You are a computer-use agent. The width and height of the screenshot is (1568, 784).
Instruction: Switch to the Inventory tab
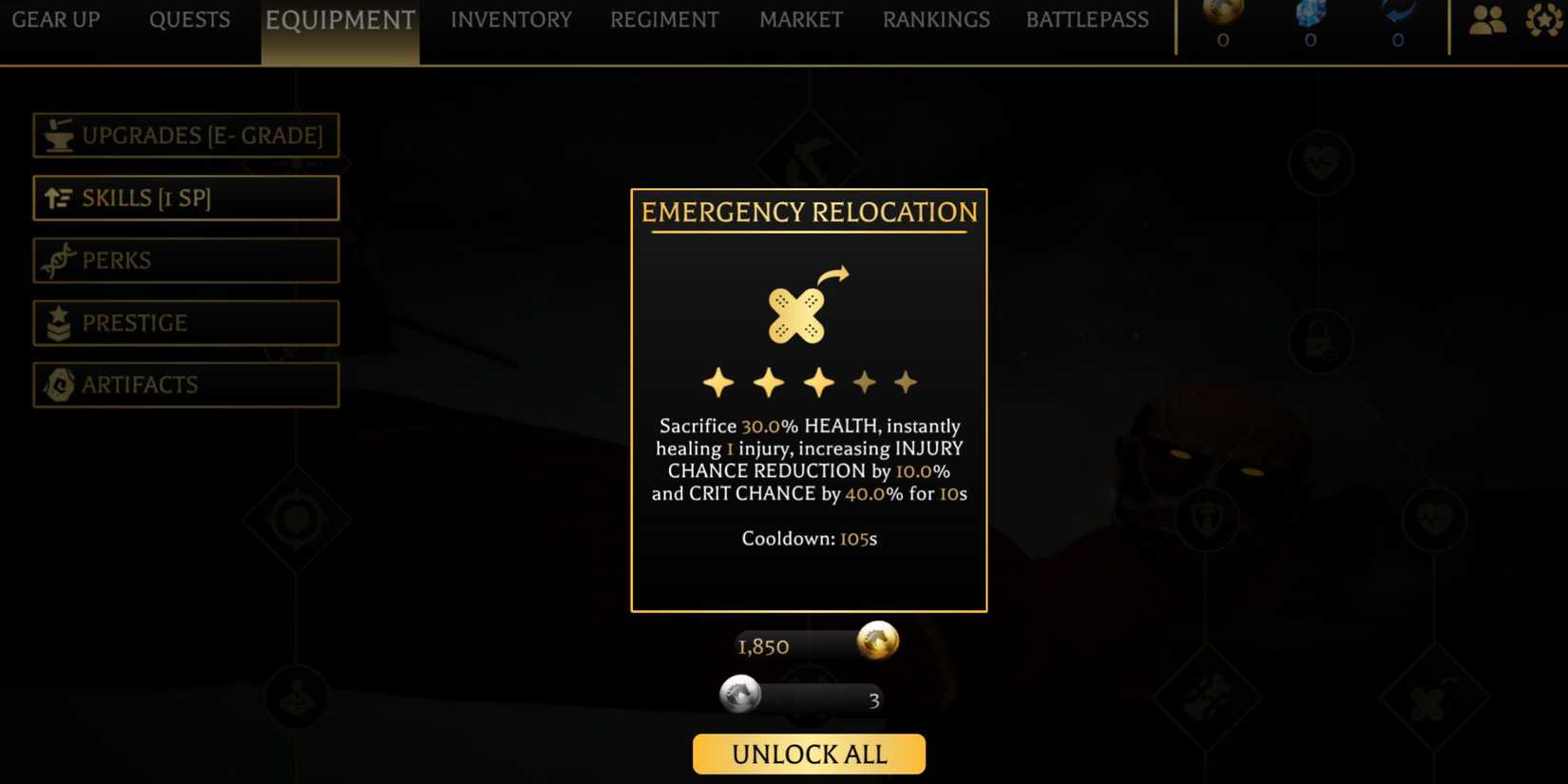(x=510, y=19)
